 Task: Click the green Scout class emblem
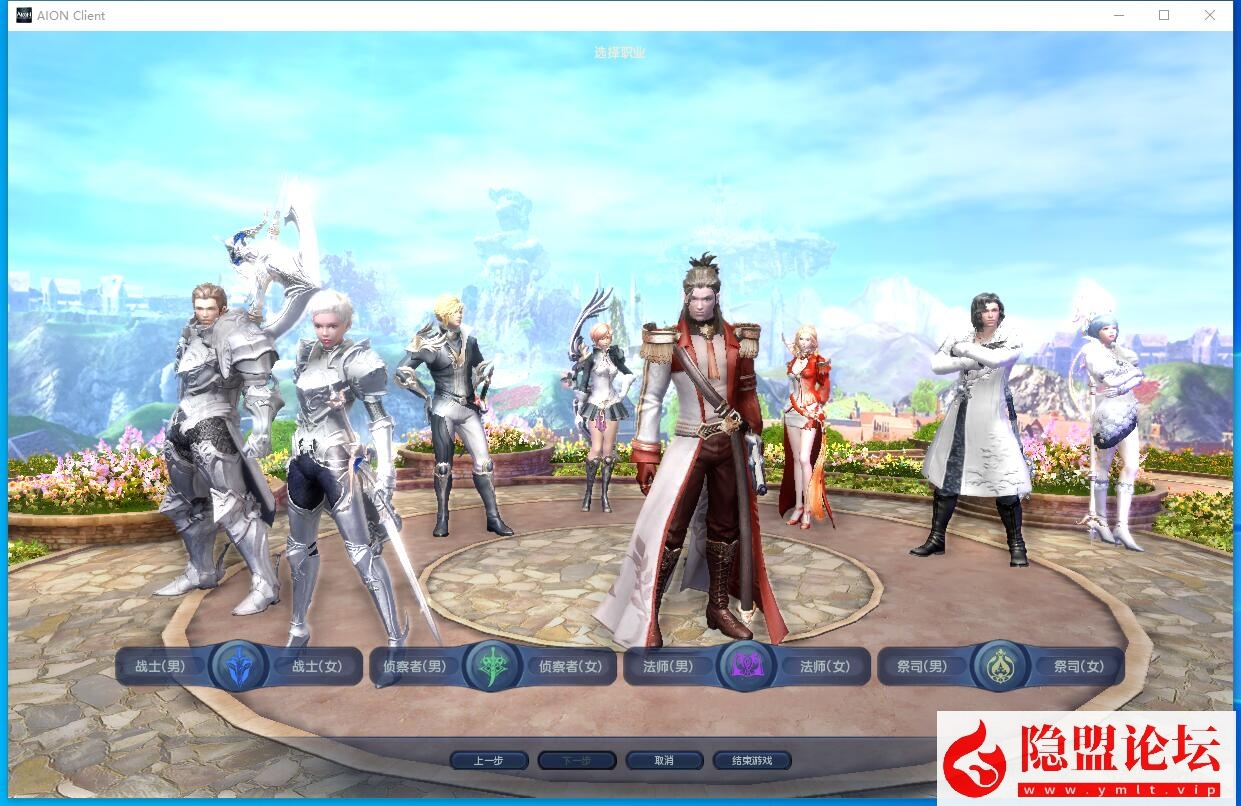[x=493, y=666]
